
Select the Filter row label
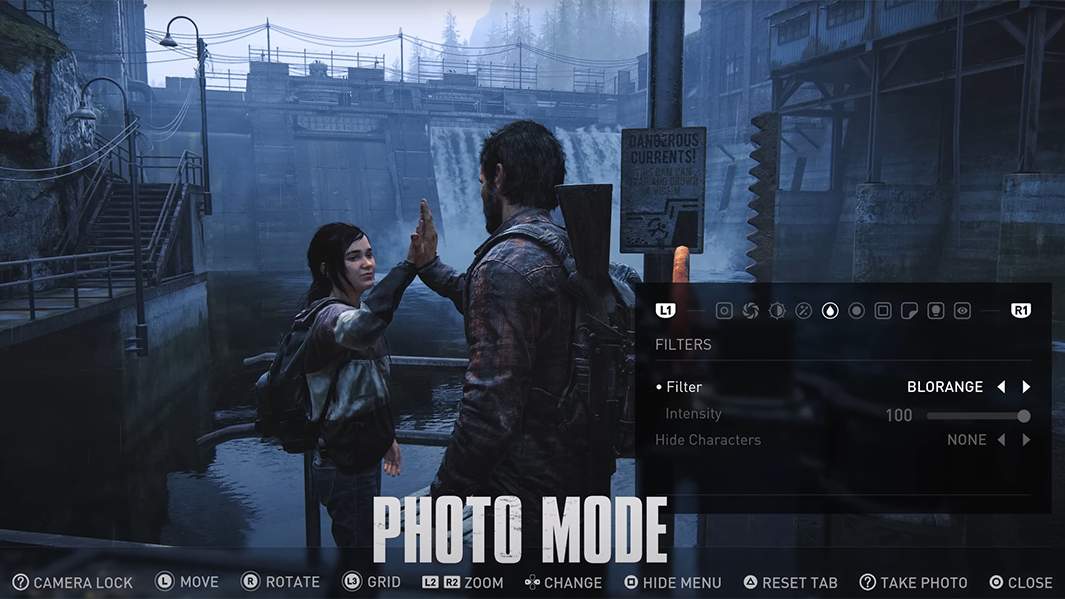click(684, 387)
